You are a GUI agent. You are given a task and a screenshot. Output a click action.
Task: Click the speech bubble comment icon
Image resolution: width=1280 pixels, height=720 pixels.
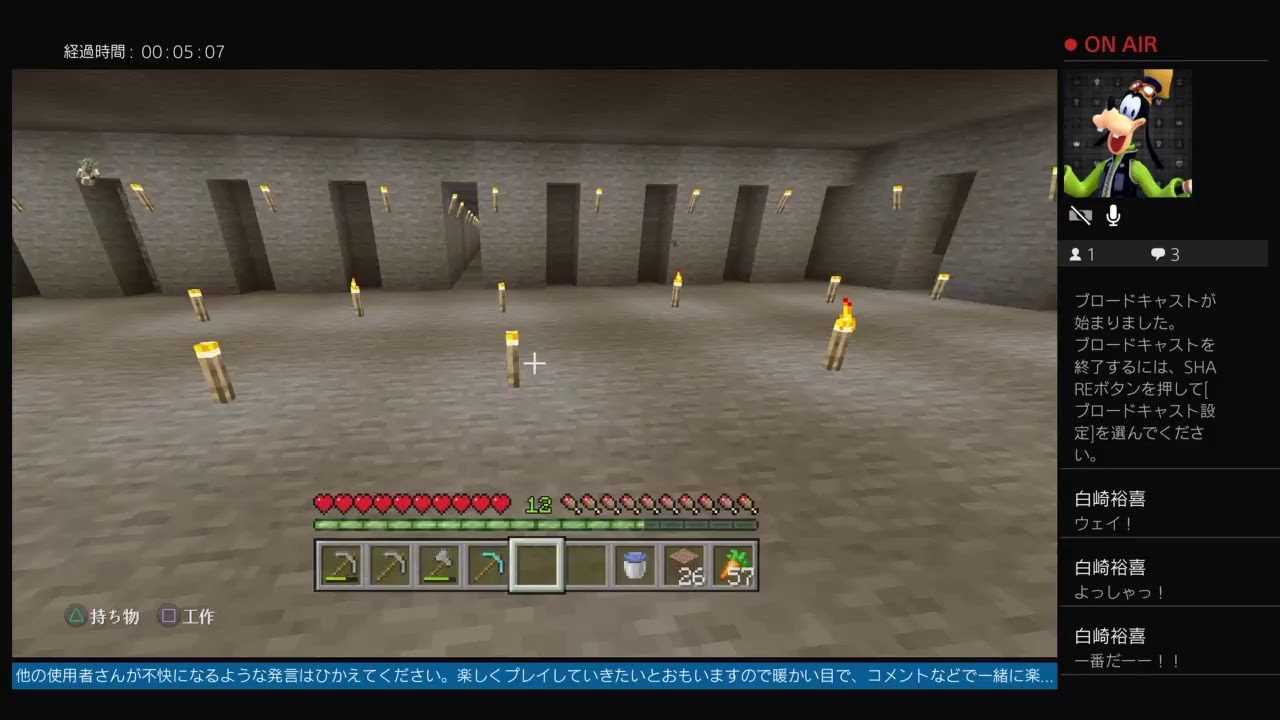[1157, 254]
